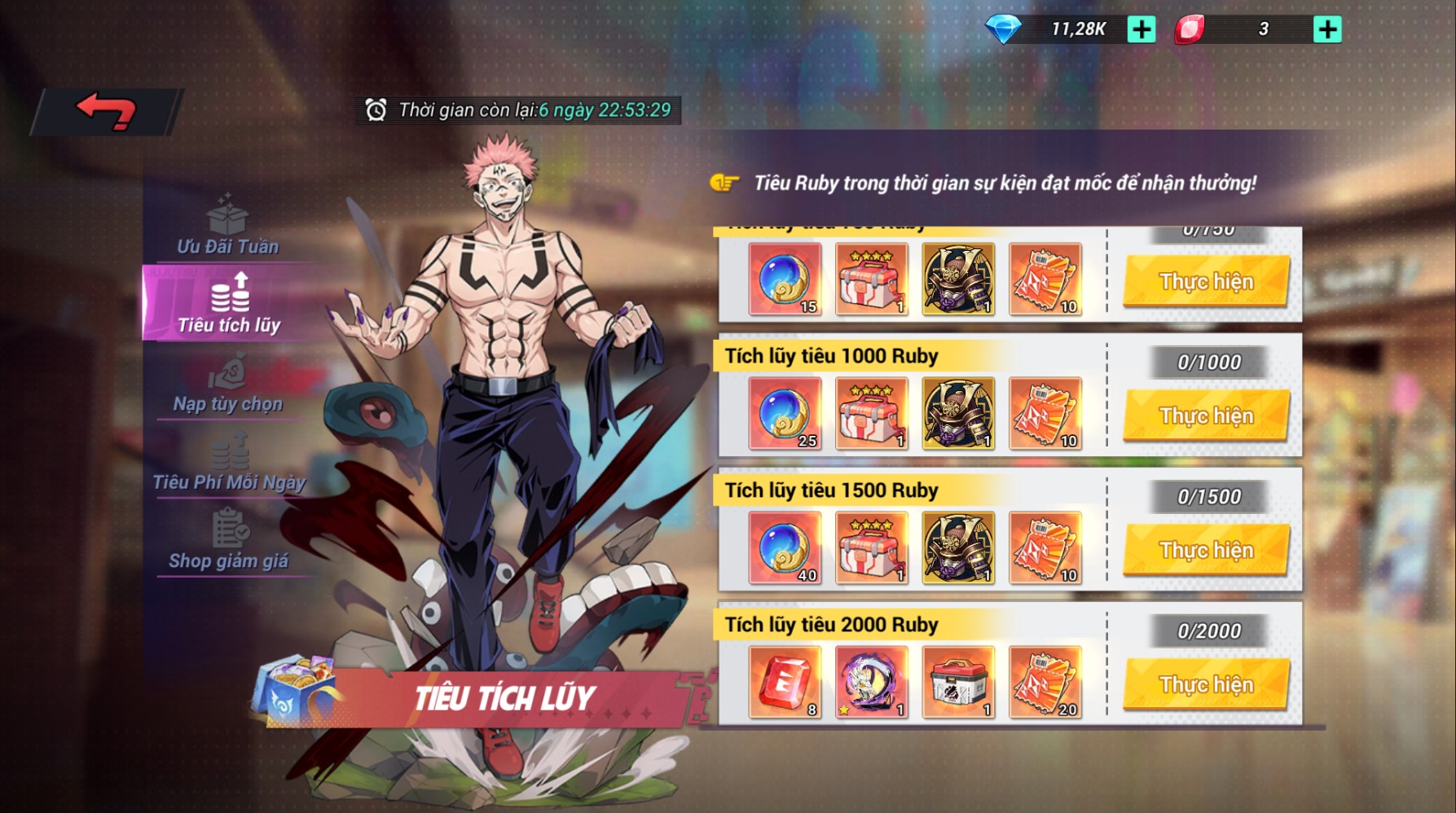View the samurai helmet reward in 1000 Ruby row
1456x813 pixels.
pyautogui.click(x=958, y=413)
